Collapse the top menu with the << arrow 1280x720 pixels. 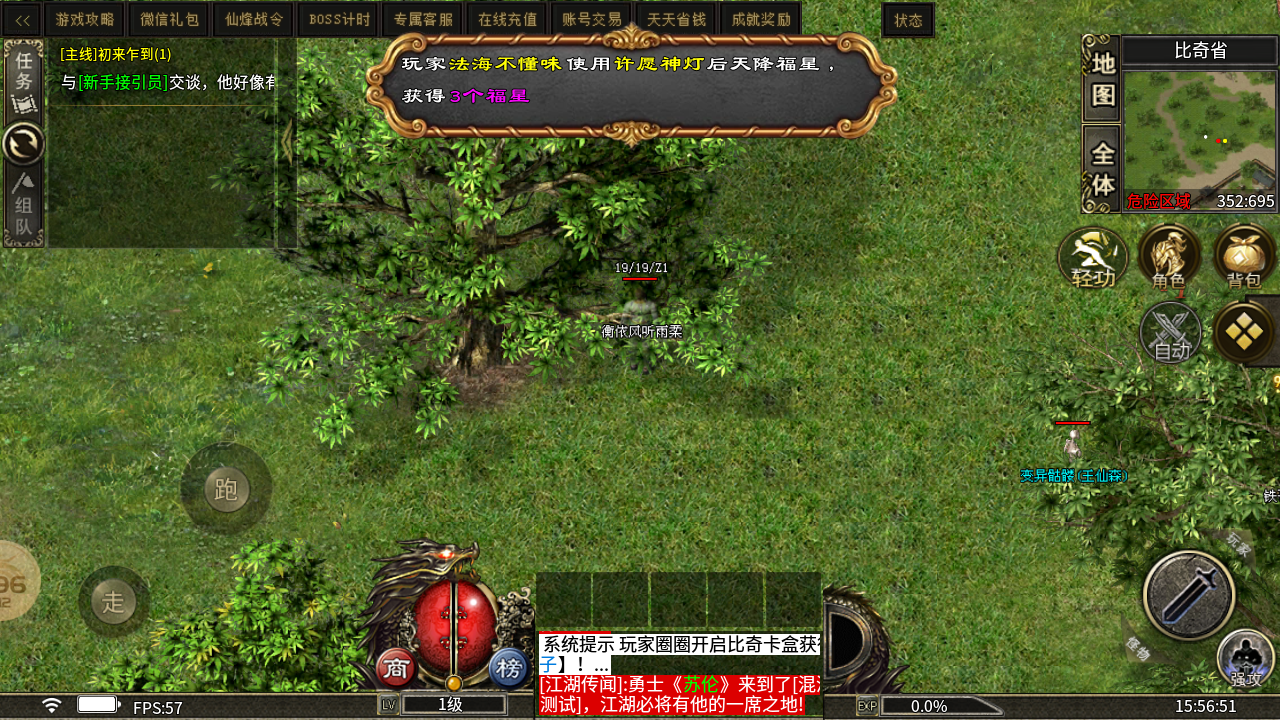(22, 20)
